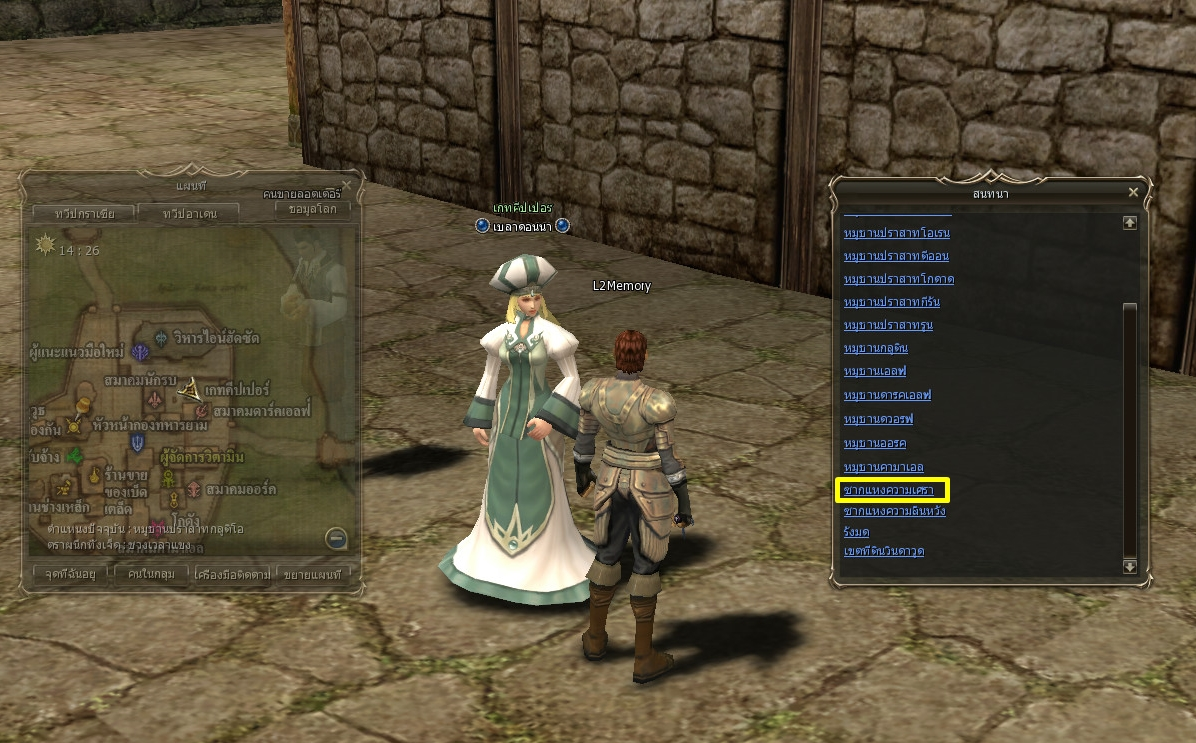Close the สนทนา dialogue window
Viewport: 1196px width, 743px height.
[x=1133, y=192]
